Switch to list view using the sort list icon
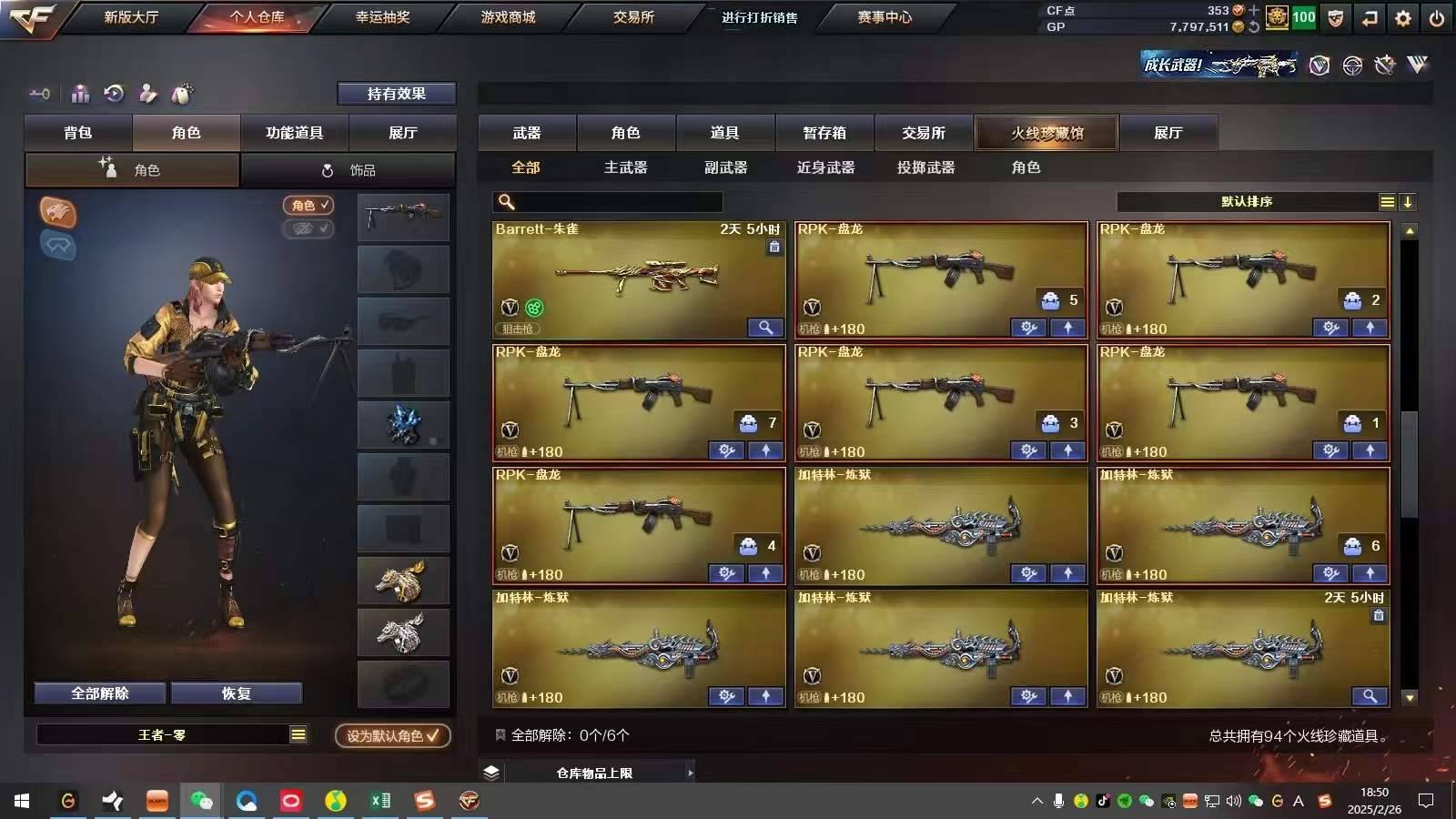 coord(1387,201)
